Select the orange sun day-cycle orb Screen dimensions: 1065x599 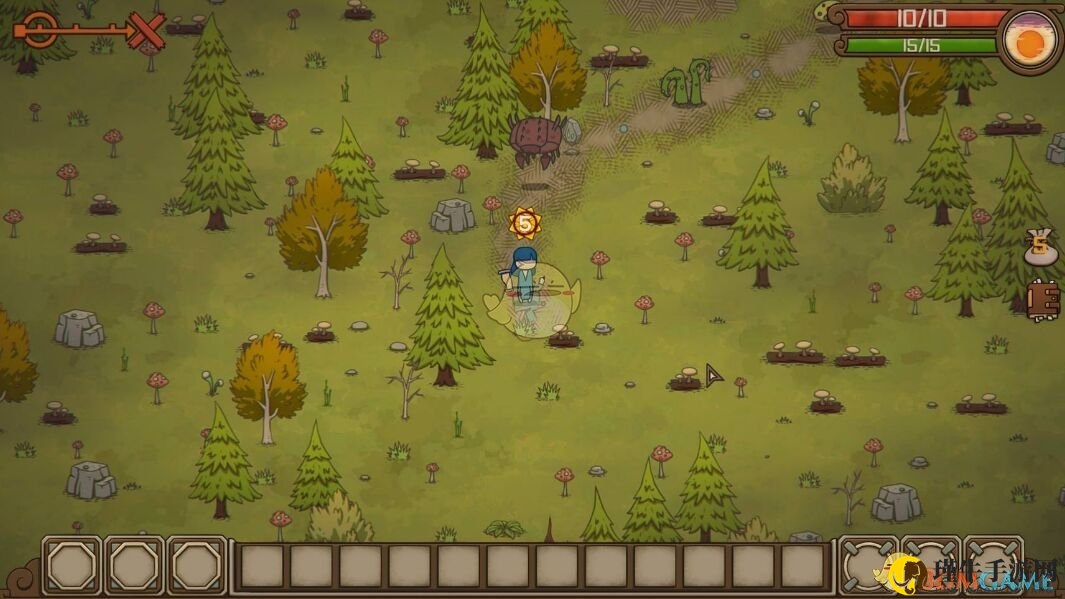(1031, 42)
